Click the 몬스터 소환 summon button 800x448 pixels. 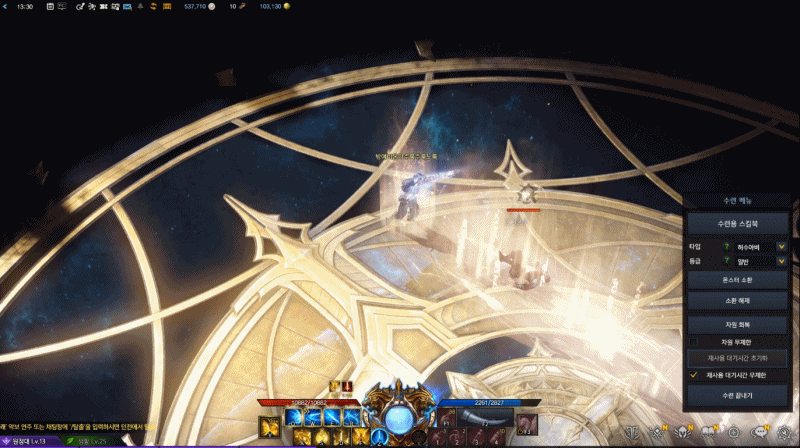[x=738, y=280]
